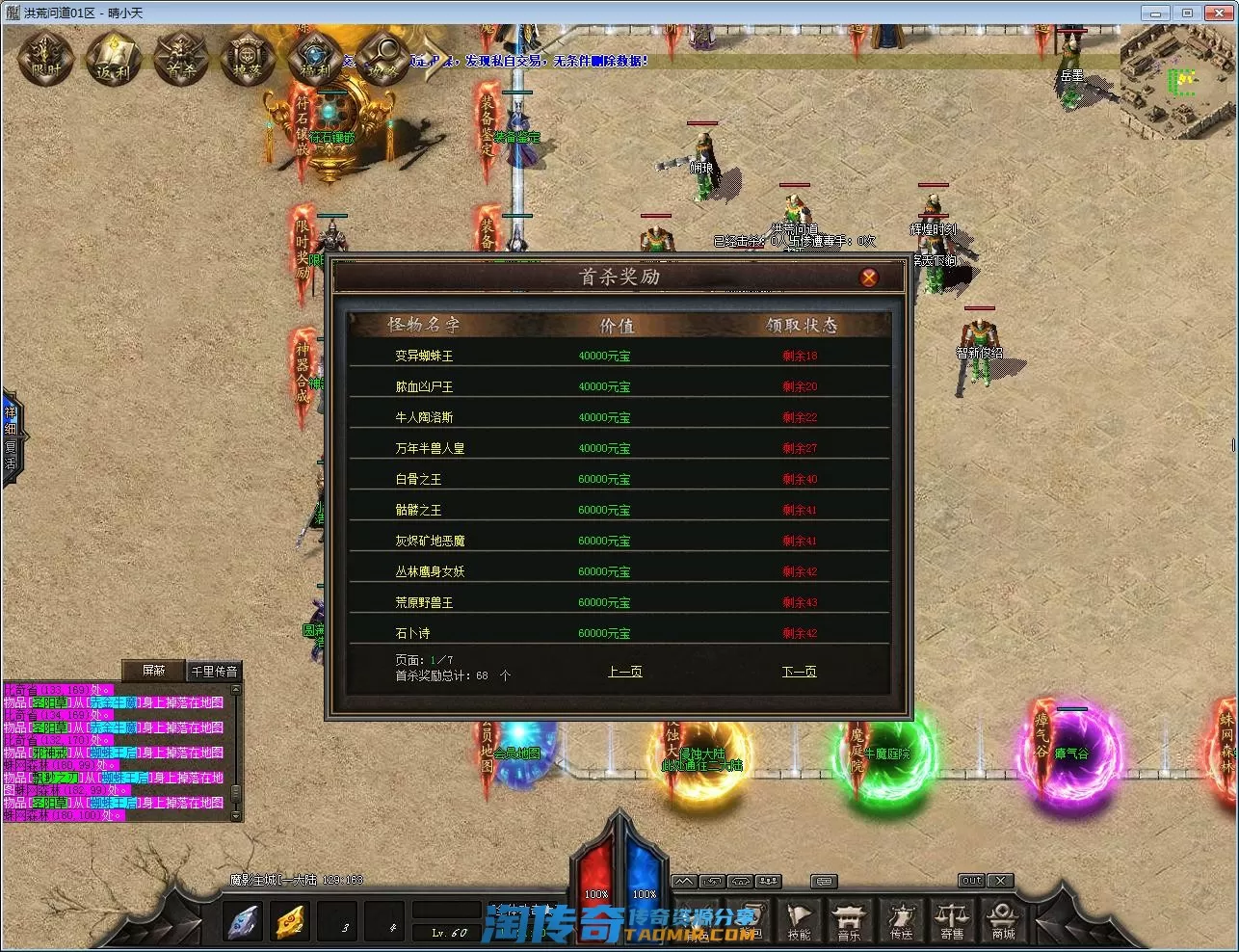Screen dimensions: 1239x952
Task: Select the 变异蜘蛛王 reward row
Action: (x=424, y=356)
